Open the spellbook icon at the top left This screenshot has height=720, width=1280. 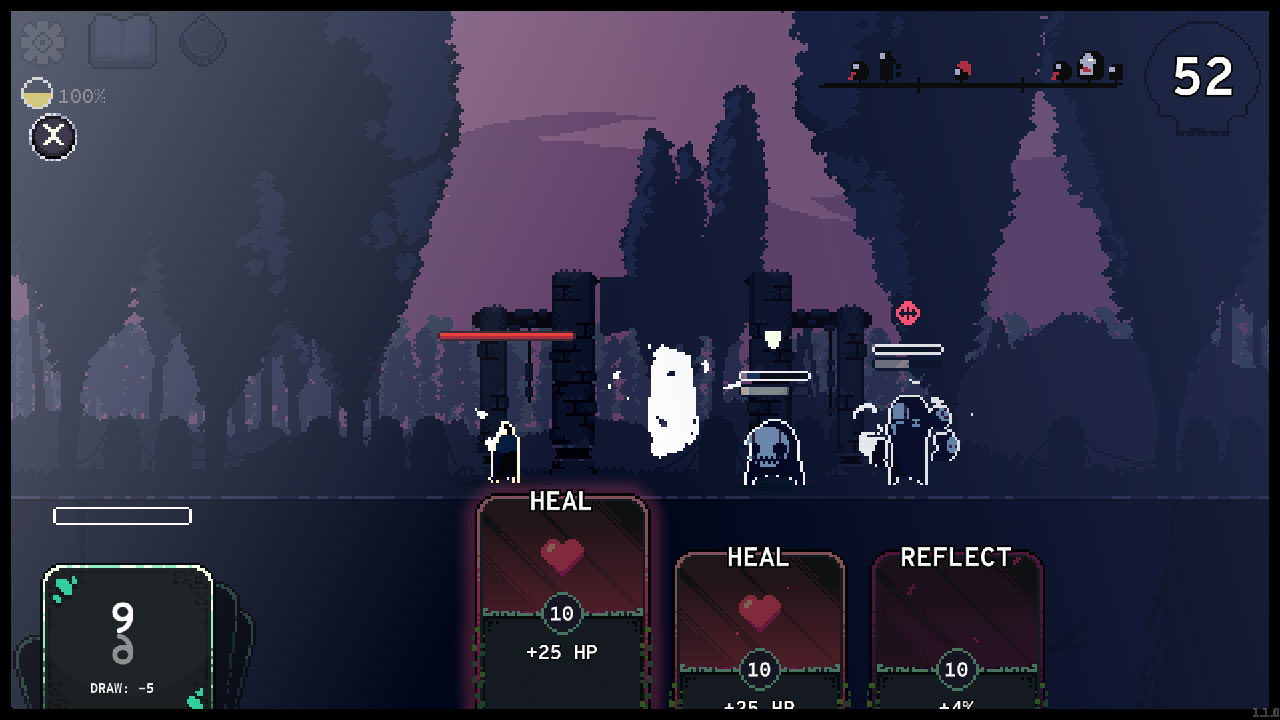[122, 42]
